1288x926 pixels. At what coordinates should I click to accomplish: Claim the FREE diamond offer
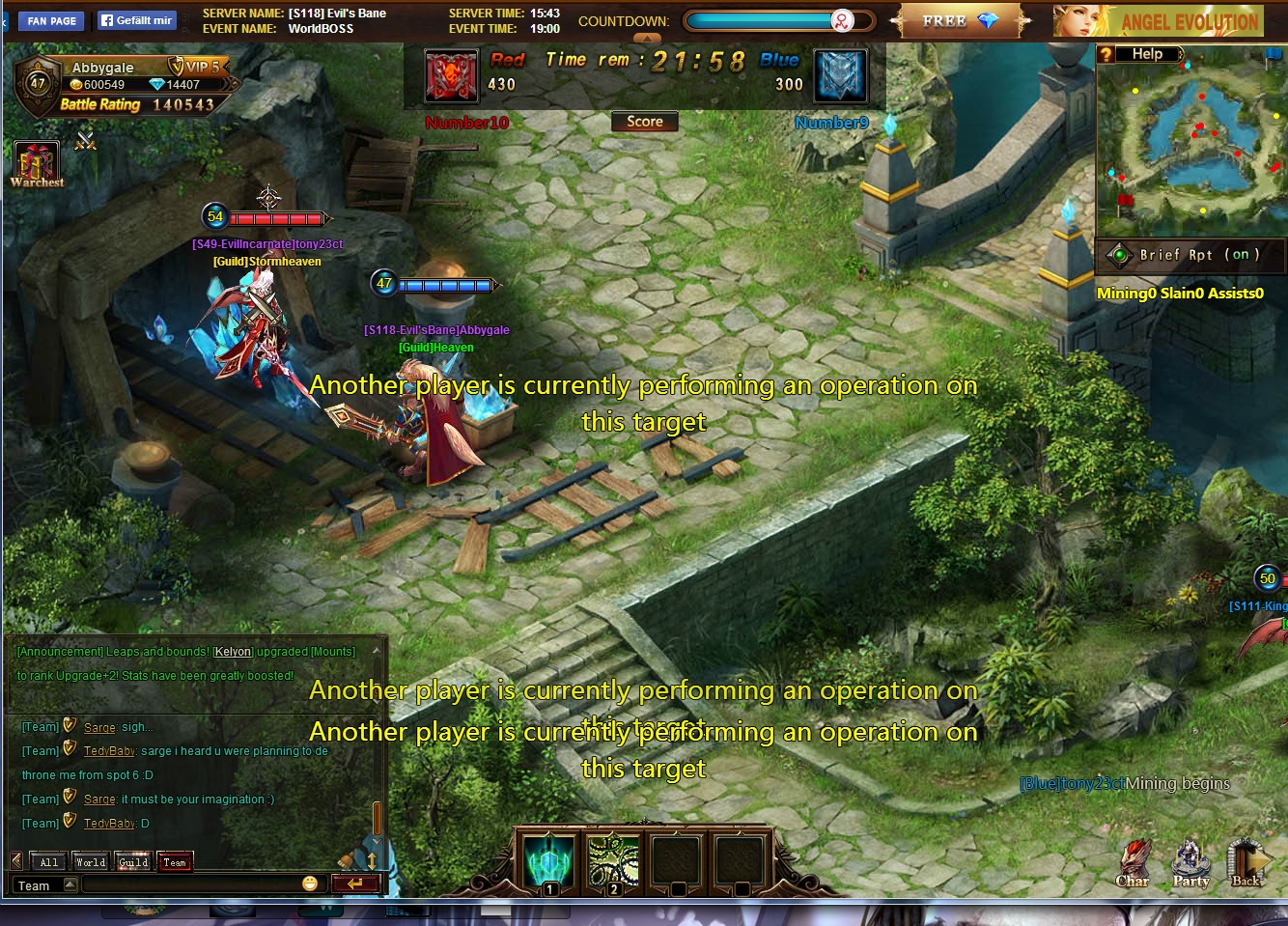click(959, 21)
